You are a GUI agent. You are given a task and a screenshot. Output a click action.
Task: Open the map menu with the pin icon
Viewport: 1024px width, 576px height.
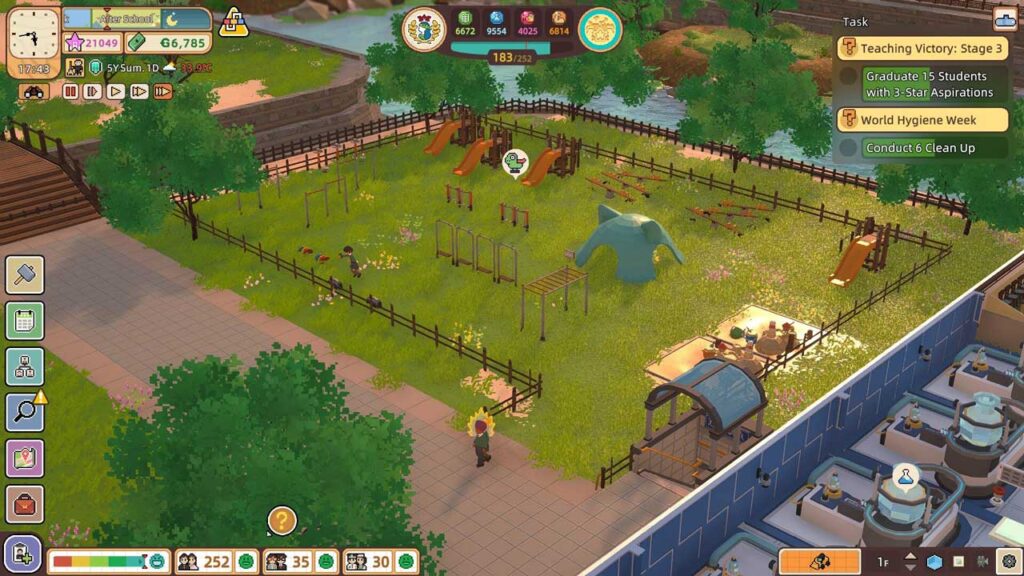point(24,459)
